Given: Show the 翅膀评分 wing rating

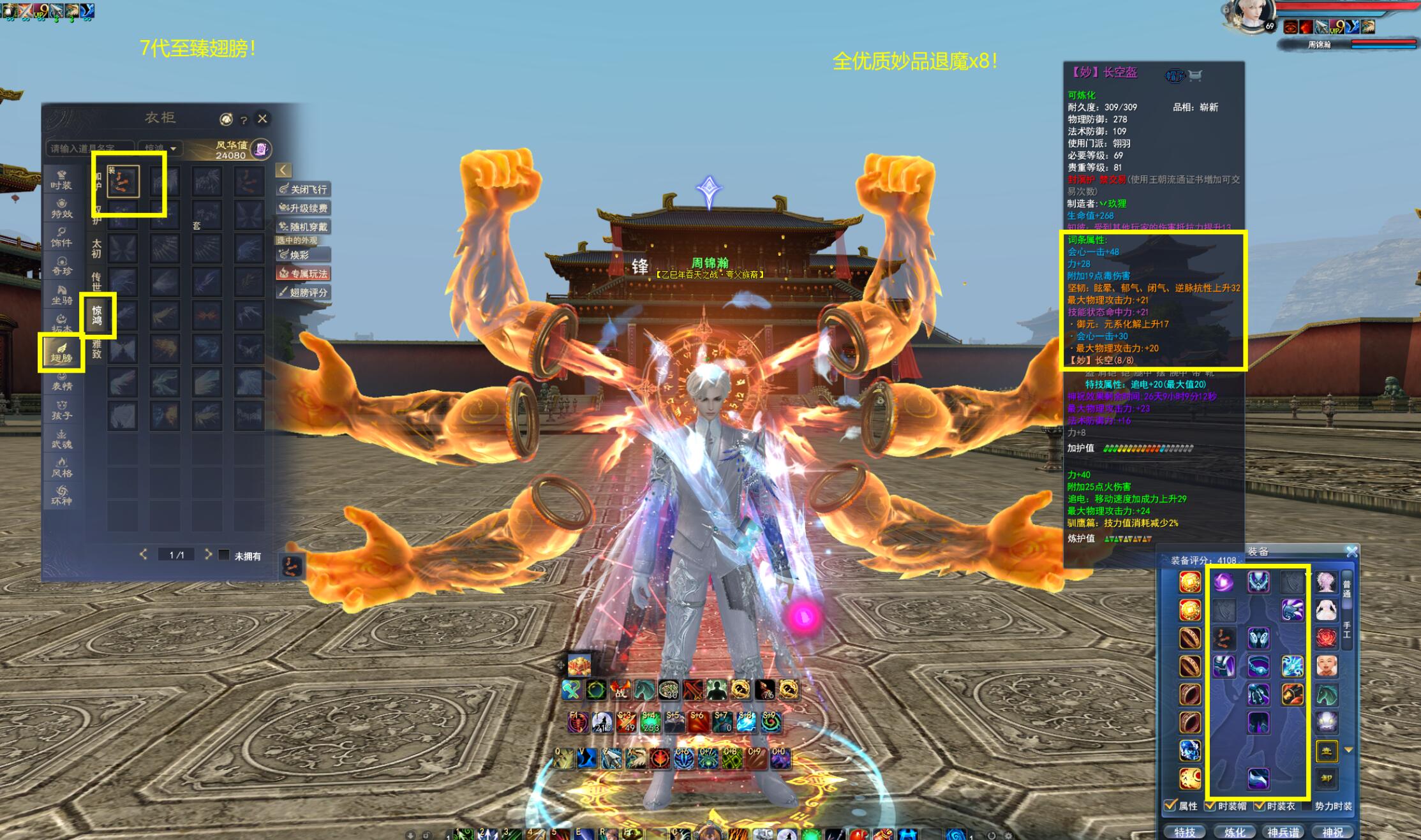Looking at the screenshot, I should pyautogui.click(x=304, y=292).
